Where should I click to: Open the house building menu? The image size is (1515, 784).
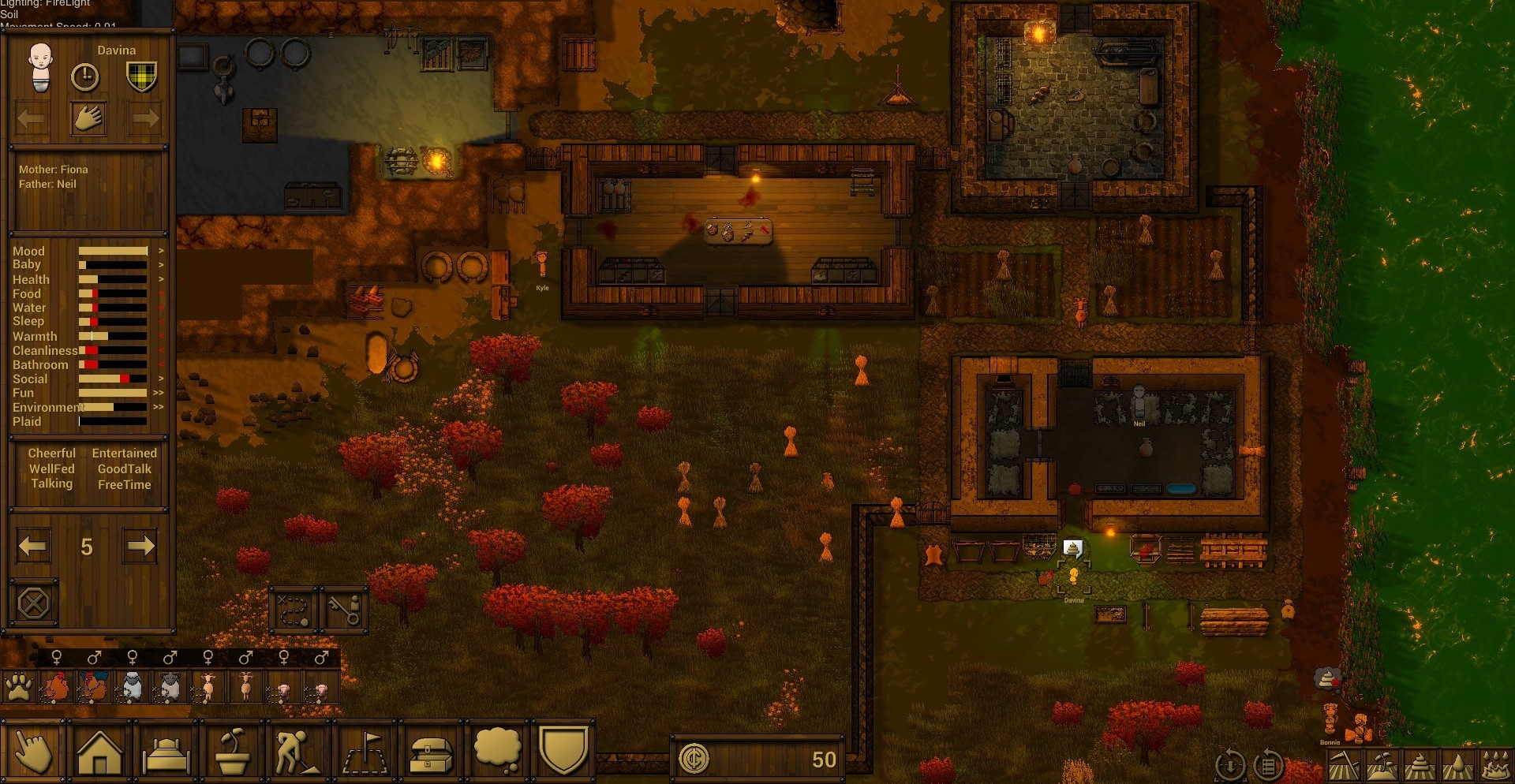click(99, 752)
